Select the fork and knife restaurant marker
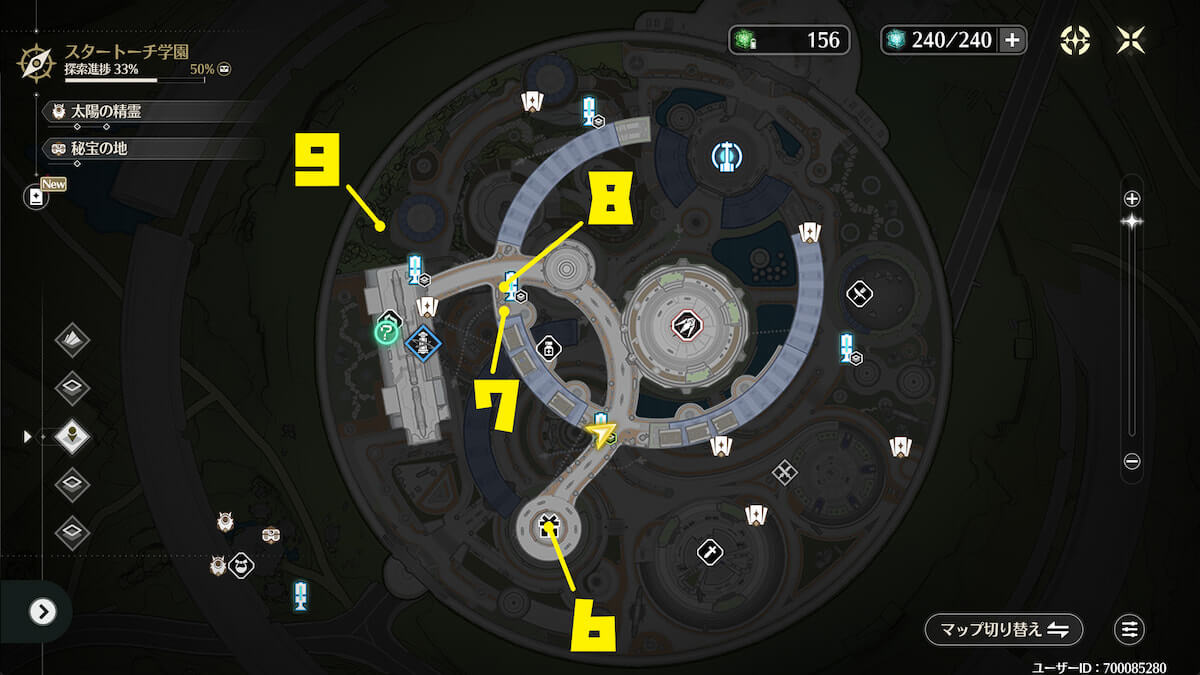 pos(860,293)
